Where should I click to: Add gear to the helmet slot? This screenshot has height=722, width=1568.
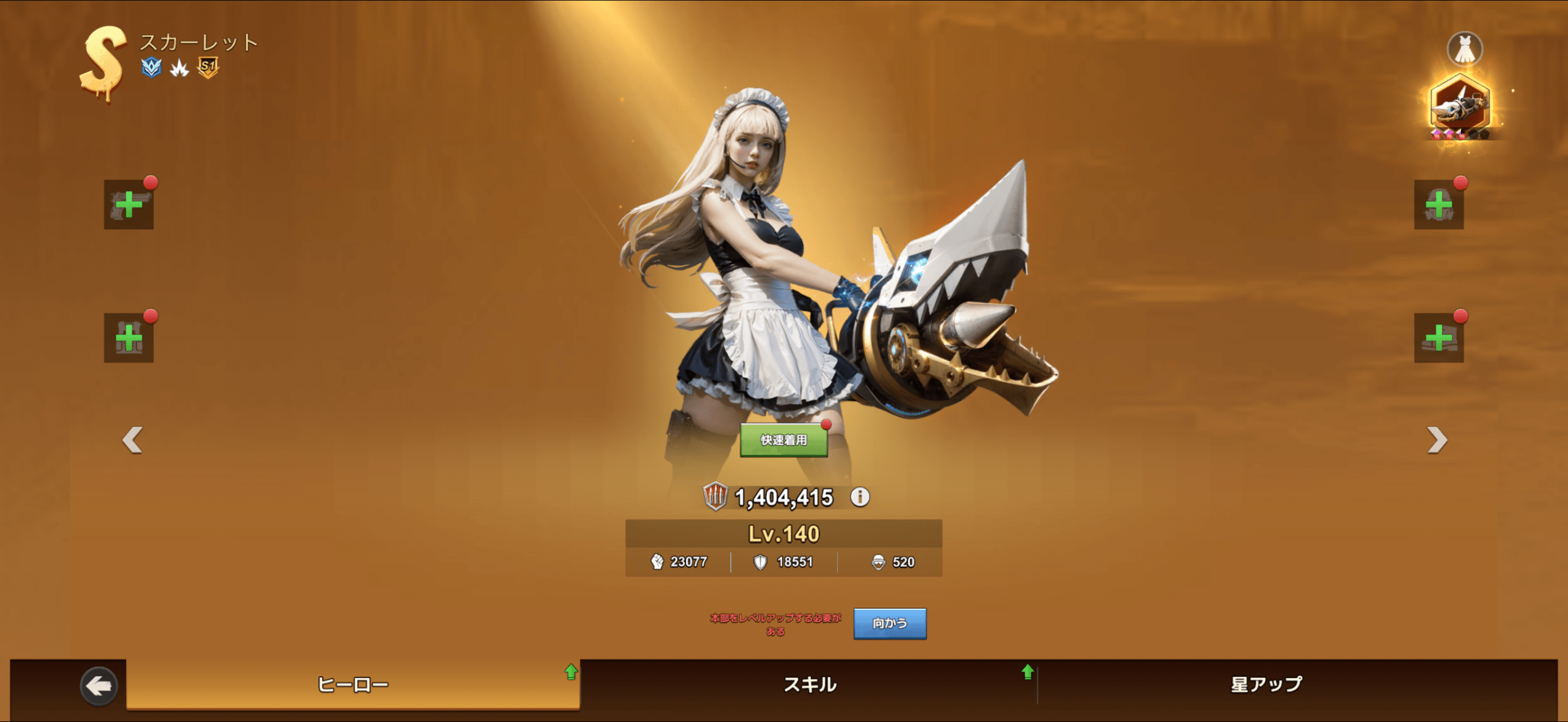tap(1438, 205)
